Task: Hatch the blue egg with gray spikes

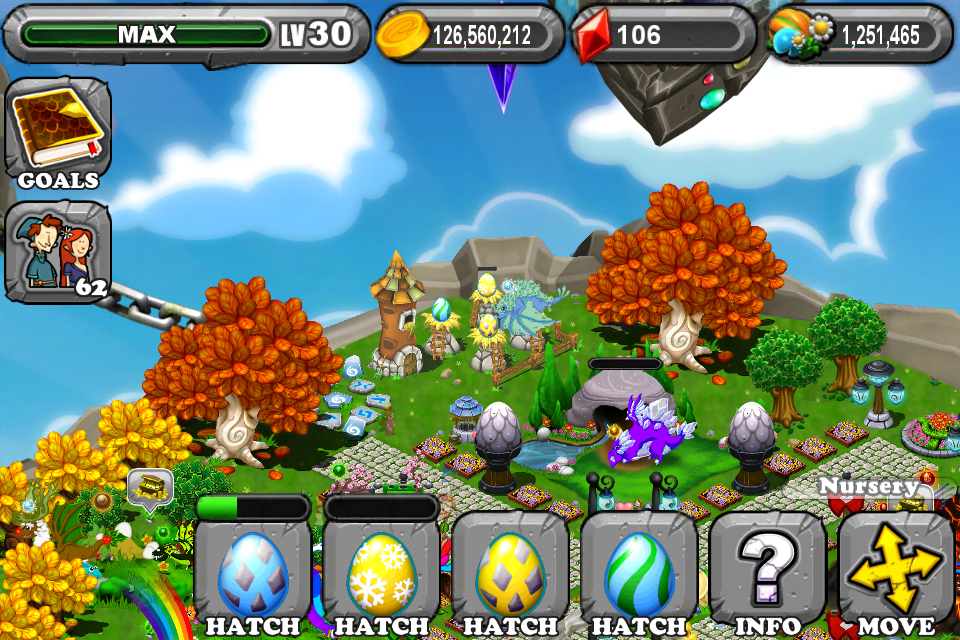Action: (253, 573)
